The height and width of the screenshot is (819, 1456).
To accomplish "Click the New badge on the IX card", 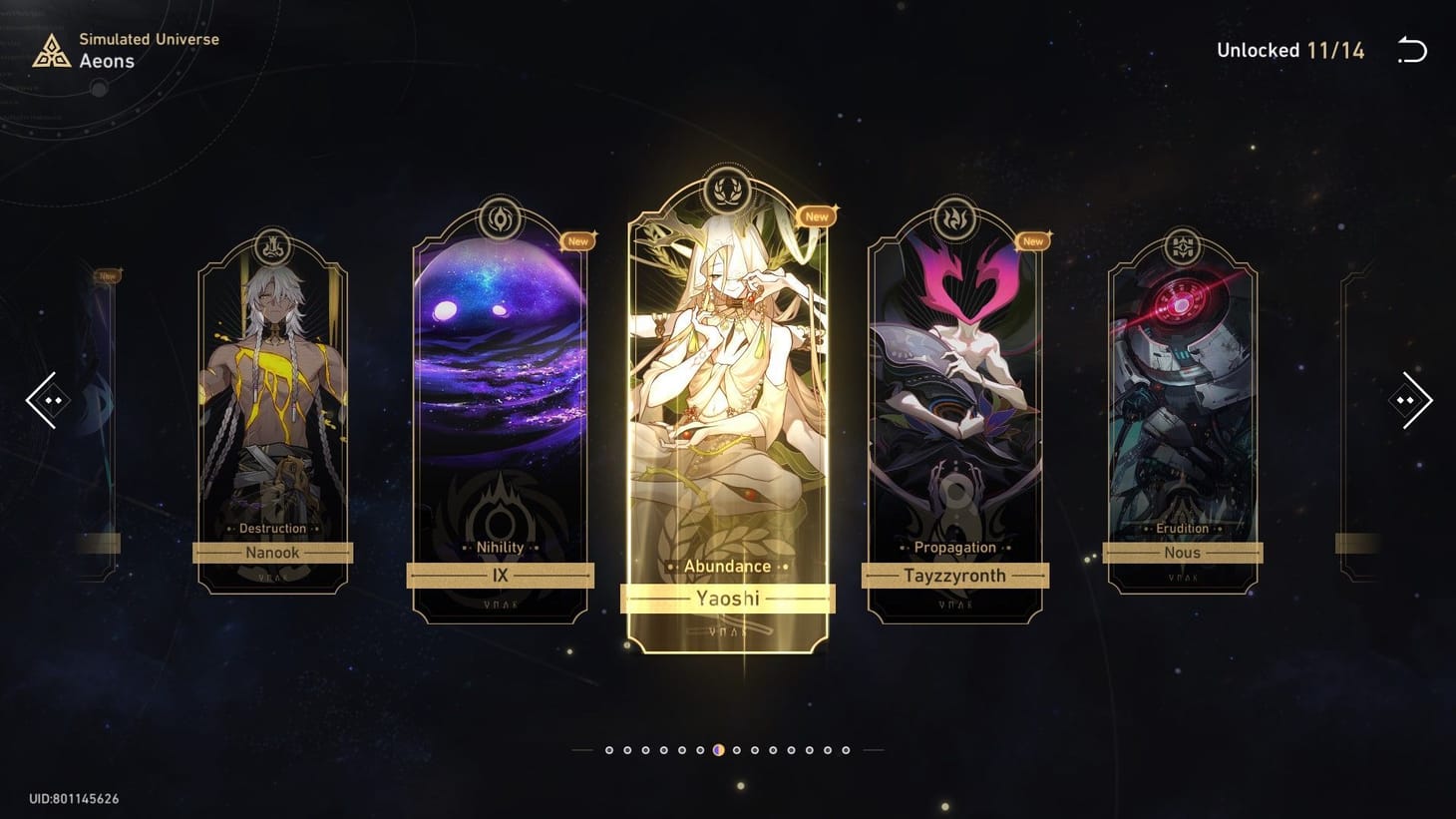I will 578,240.
